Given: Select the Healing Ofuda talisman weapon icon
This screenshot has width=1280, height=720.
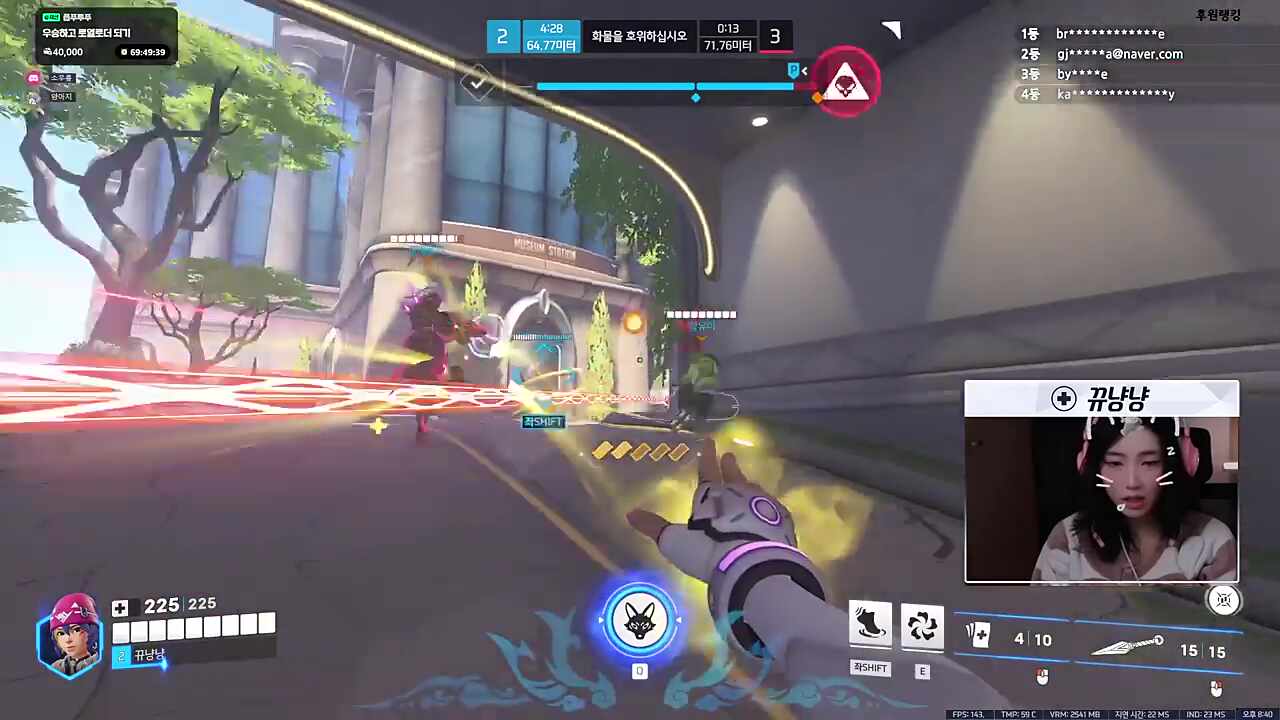Looking at the screenshot, I should coord(978,636).
